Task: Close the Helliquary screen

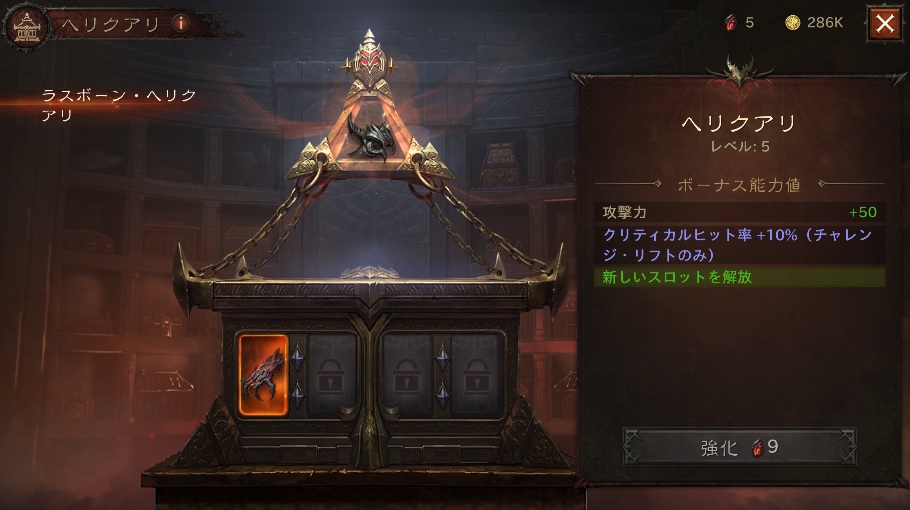Action: pos(884,24)
